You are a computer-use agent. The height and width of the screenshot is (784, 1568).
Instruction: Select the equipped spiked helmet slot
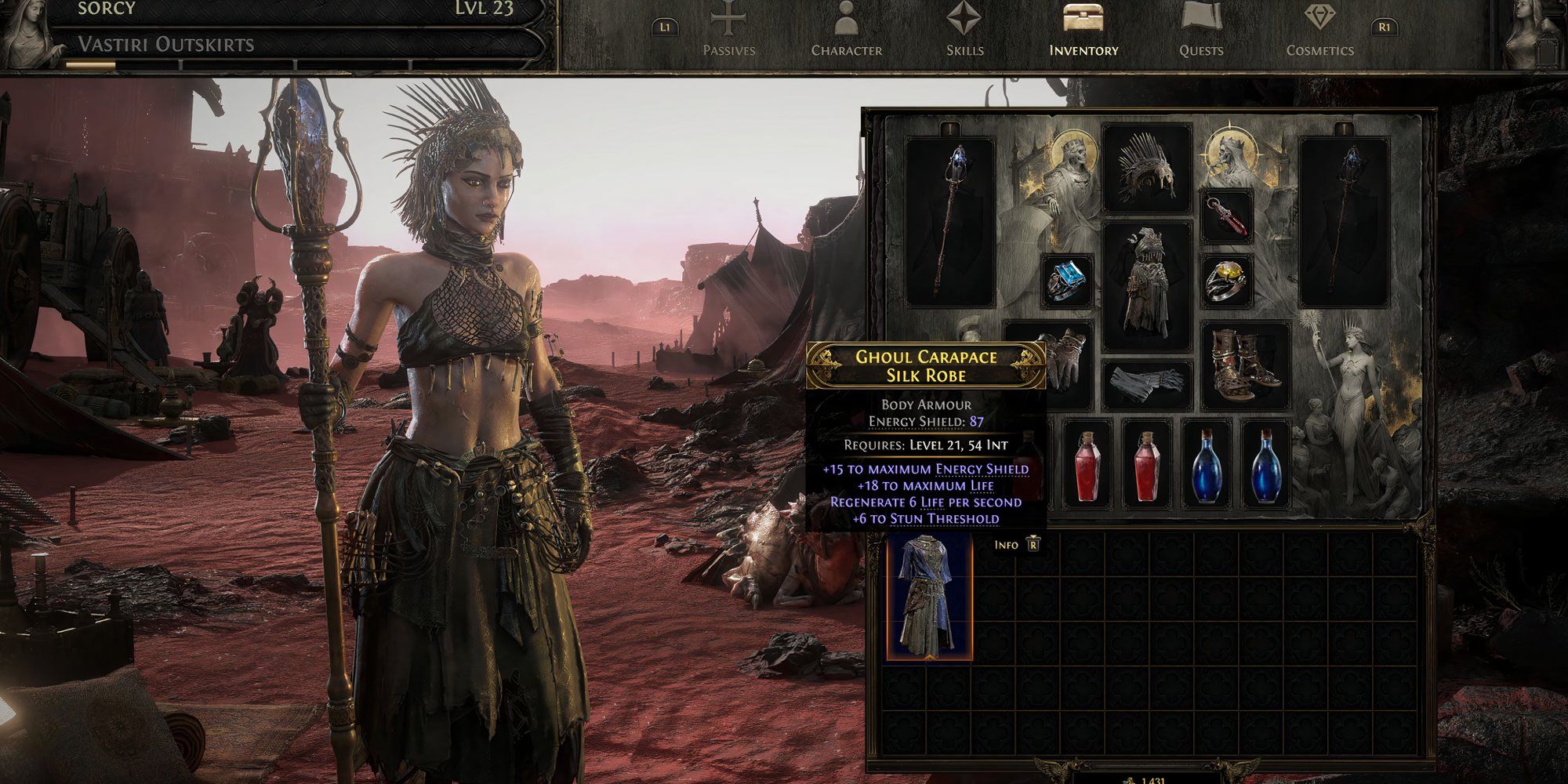pos(1147,169)
